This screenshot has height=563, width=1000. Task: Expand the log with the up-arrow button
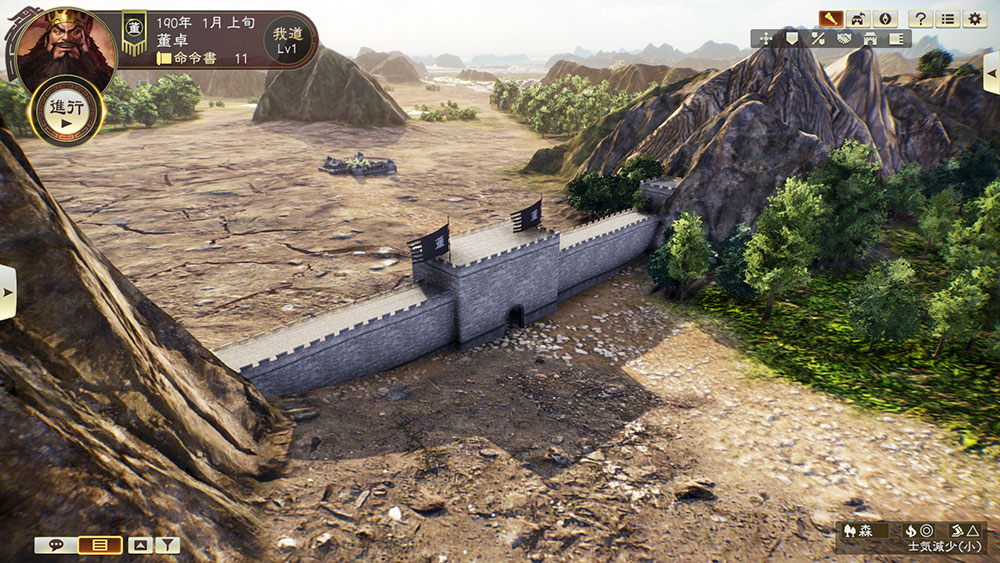(140, 545)
